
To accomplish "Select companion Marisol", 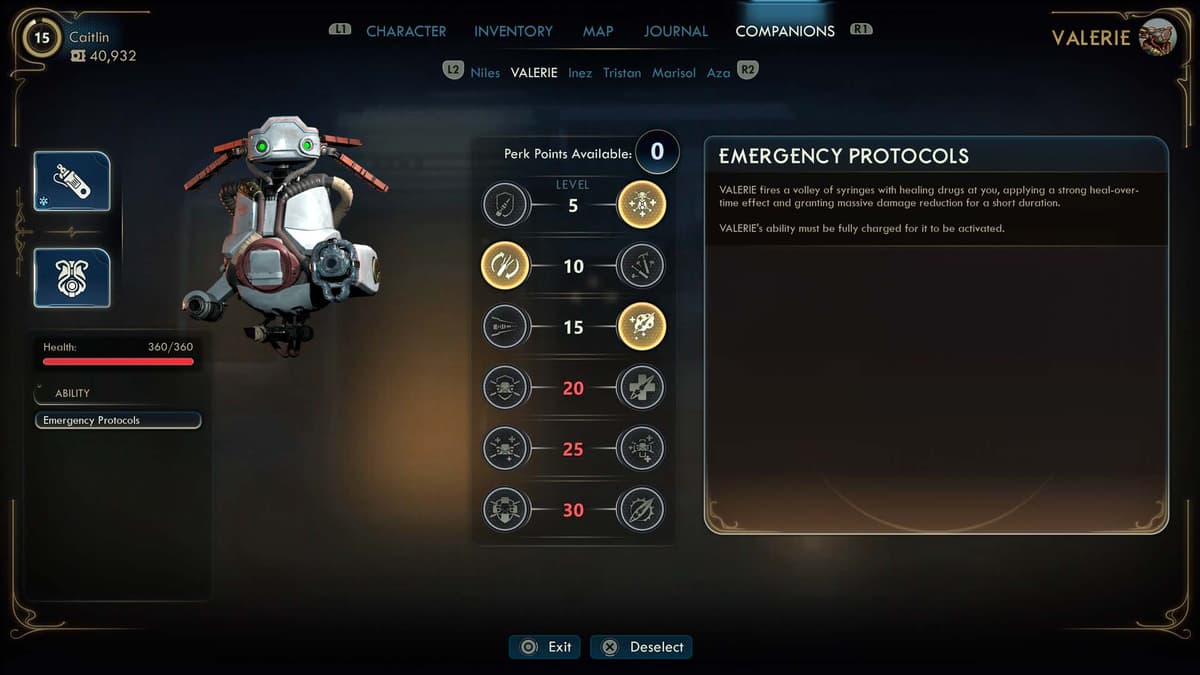I will pos(674,73).
